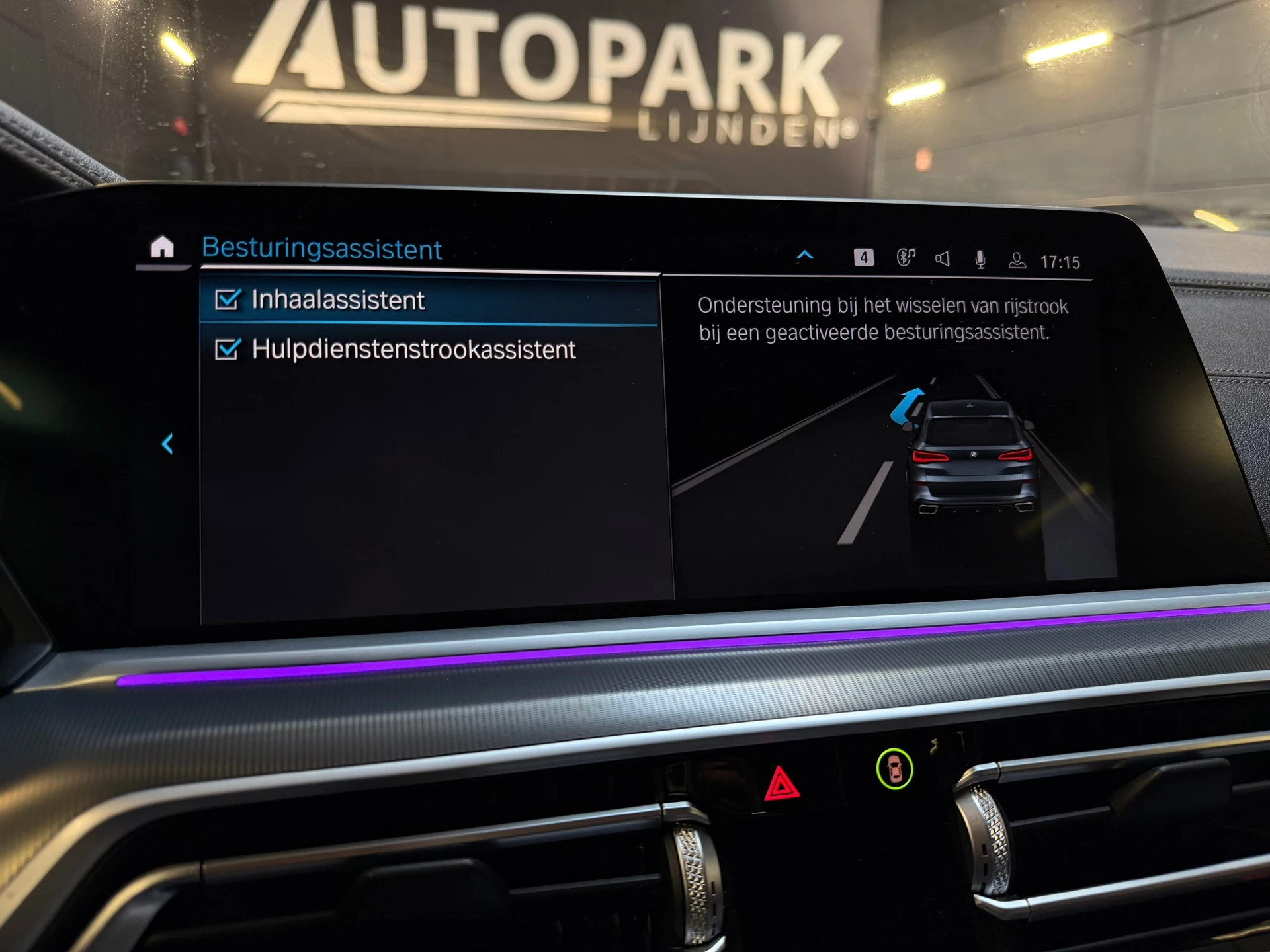Collapse the status bar with the up chevron
This screenshot has height=952, width=1270.
(x=805, y=256)
